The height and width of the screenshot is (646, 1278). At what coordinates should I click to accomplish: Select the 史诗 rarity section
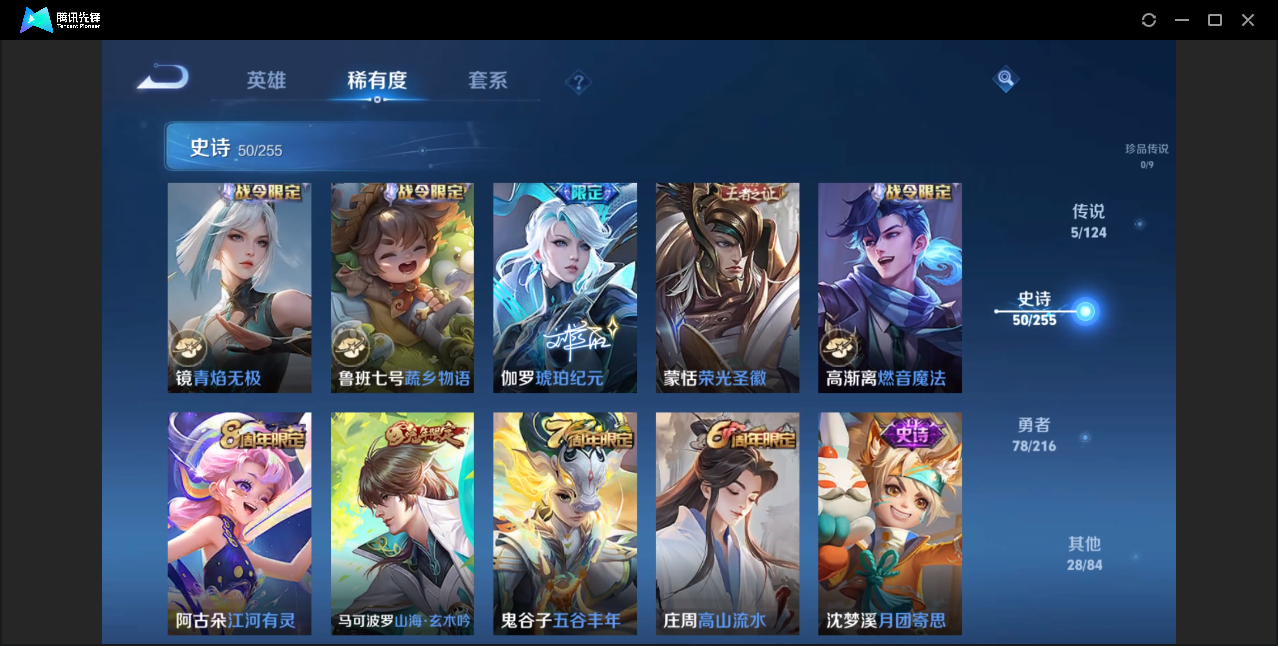(x=1035, y=308)
